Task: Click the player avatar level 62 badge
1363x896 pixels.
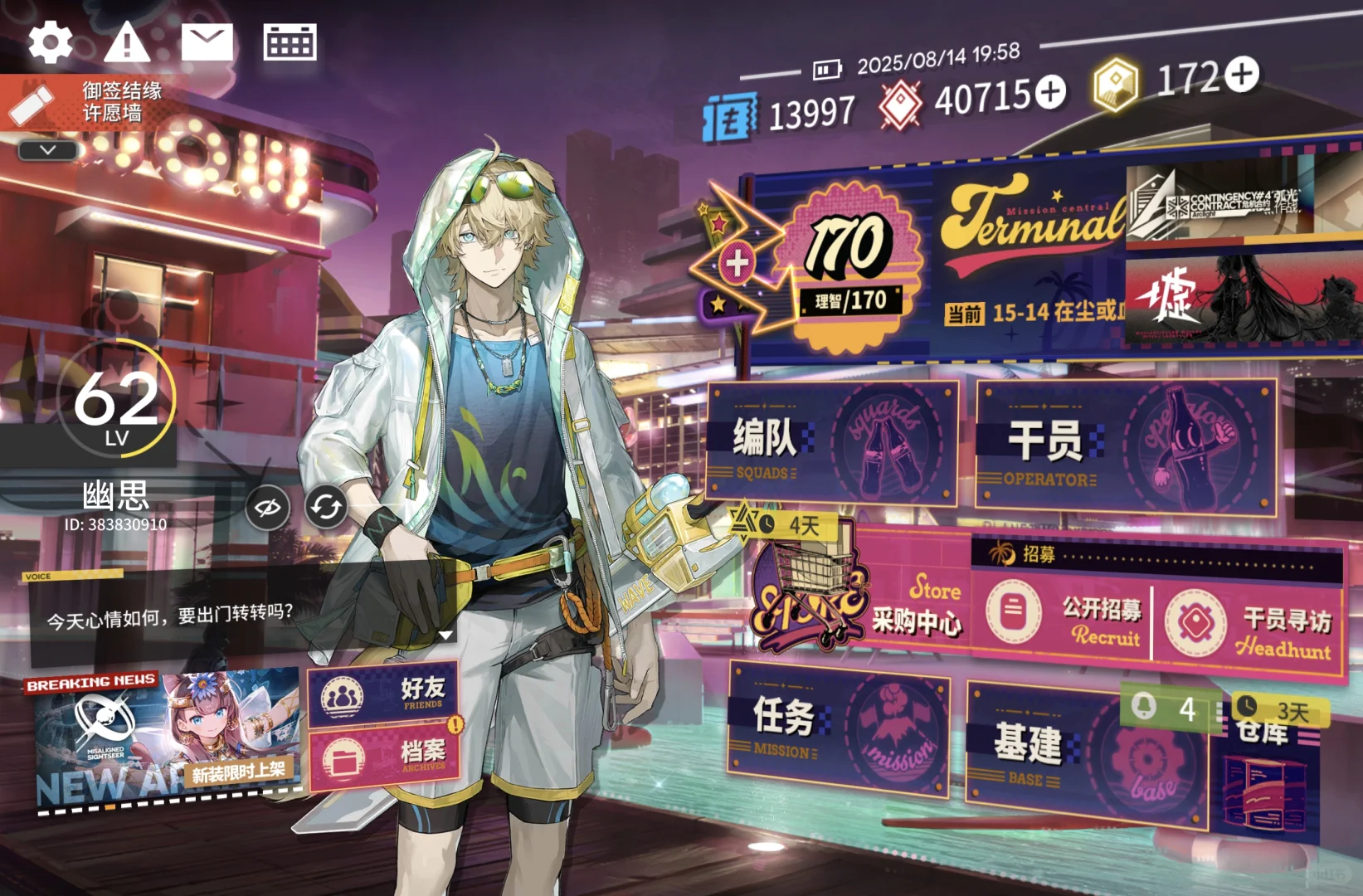Action: point(114,407)
